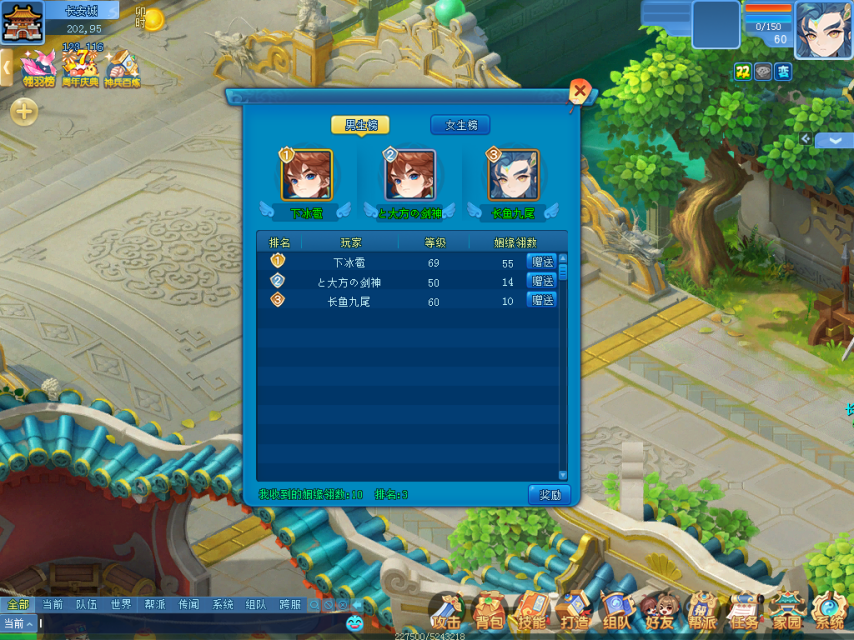Open the 背包 bag menu
854x640 pixels.
coord(489,609)
